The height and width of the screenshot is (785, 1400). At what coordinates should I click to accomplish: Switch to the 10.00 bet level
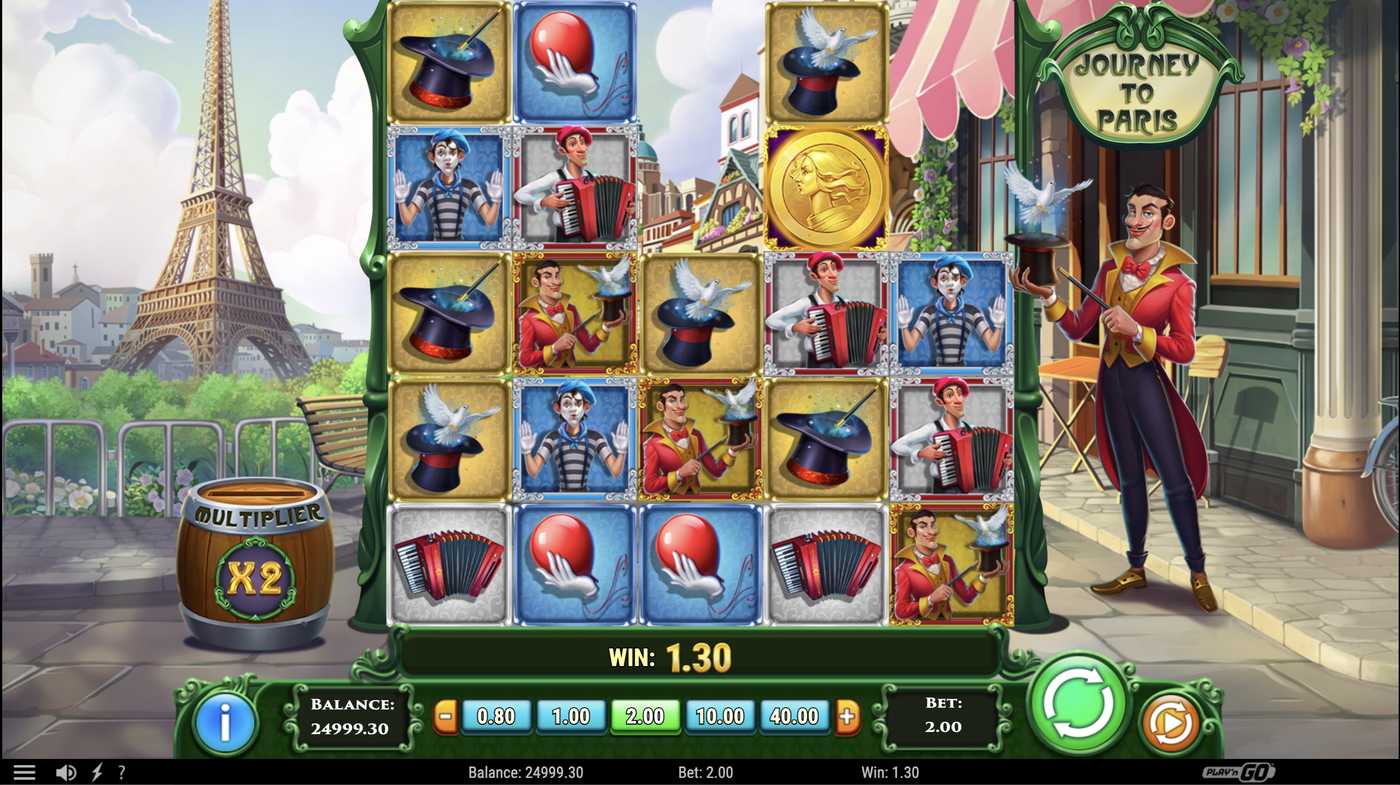click(719, 716)
